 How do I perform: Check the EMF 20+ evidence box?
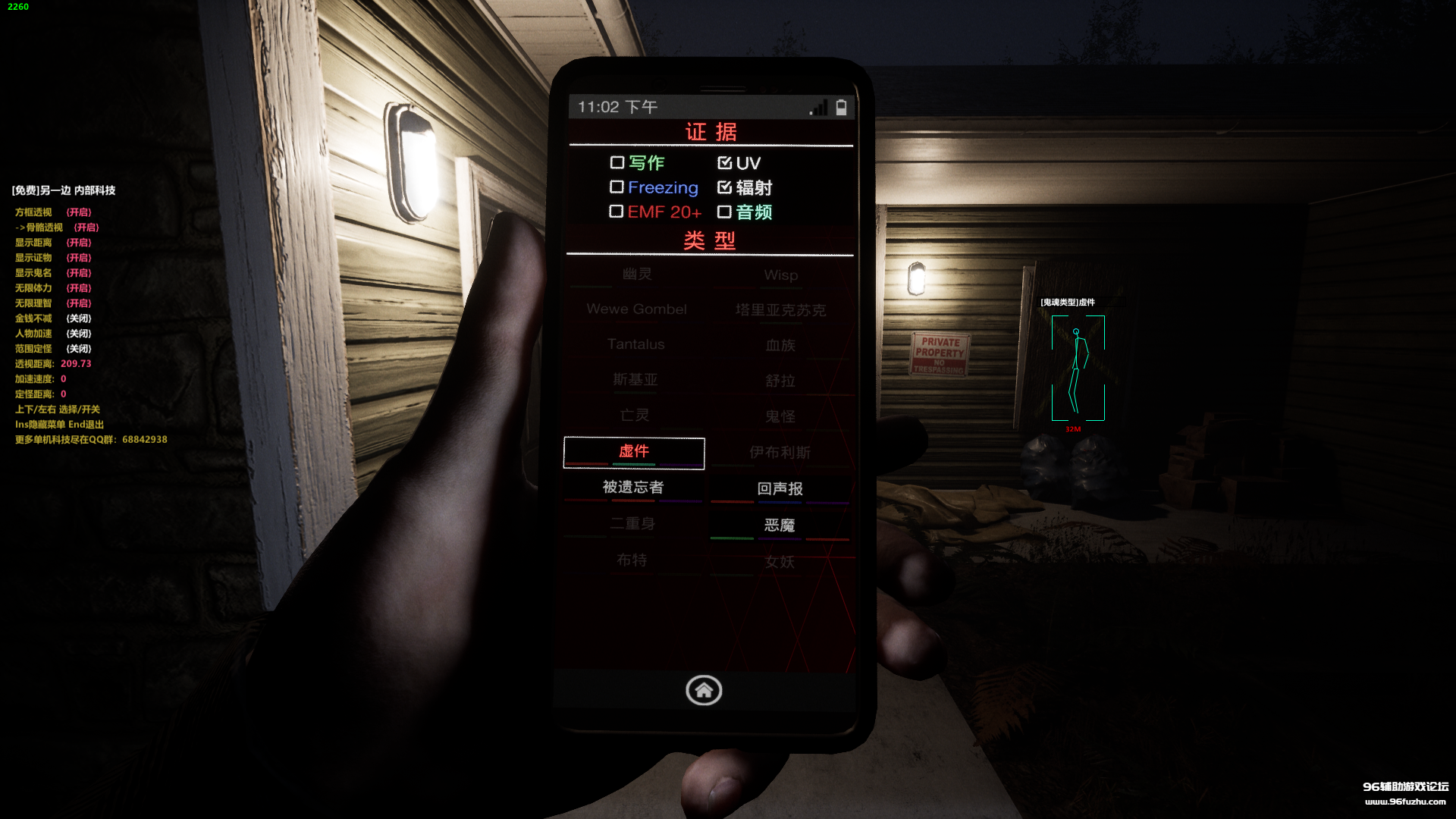(617, 212)
